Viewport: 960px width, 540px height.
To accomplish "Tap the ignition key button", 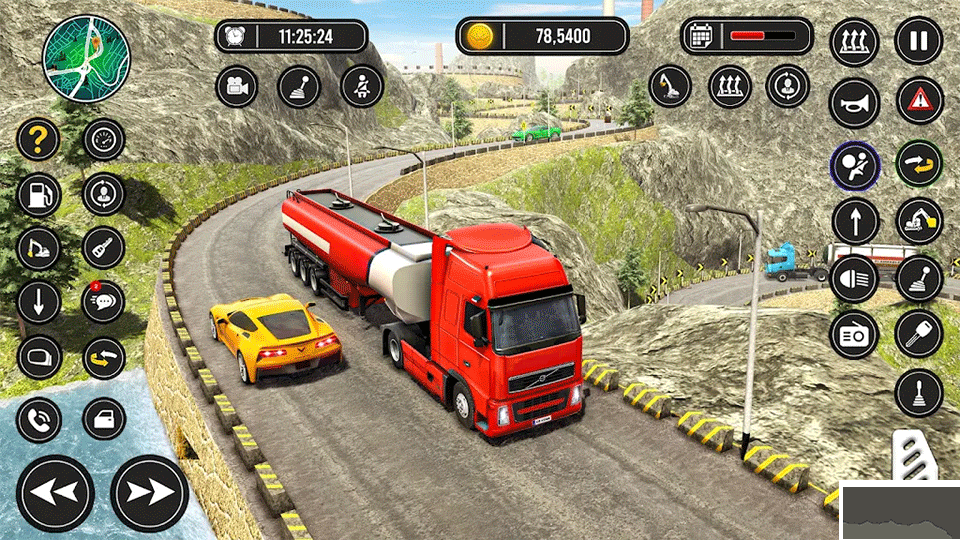I will tap(918, 334).
